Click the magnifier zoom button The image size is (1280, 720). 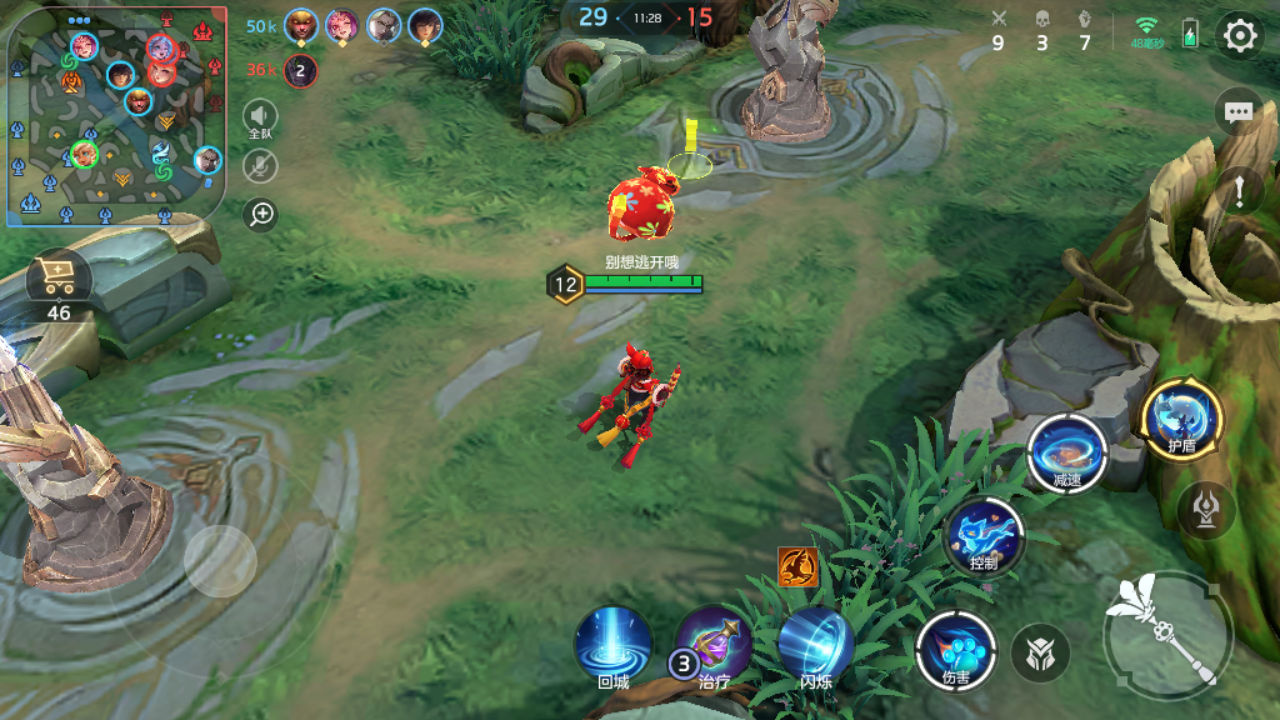click(x=261, y=214)
